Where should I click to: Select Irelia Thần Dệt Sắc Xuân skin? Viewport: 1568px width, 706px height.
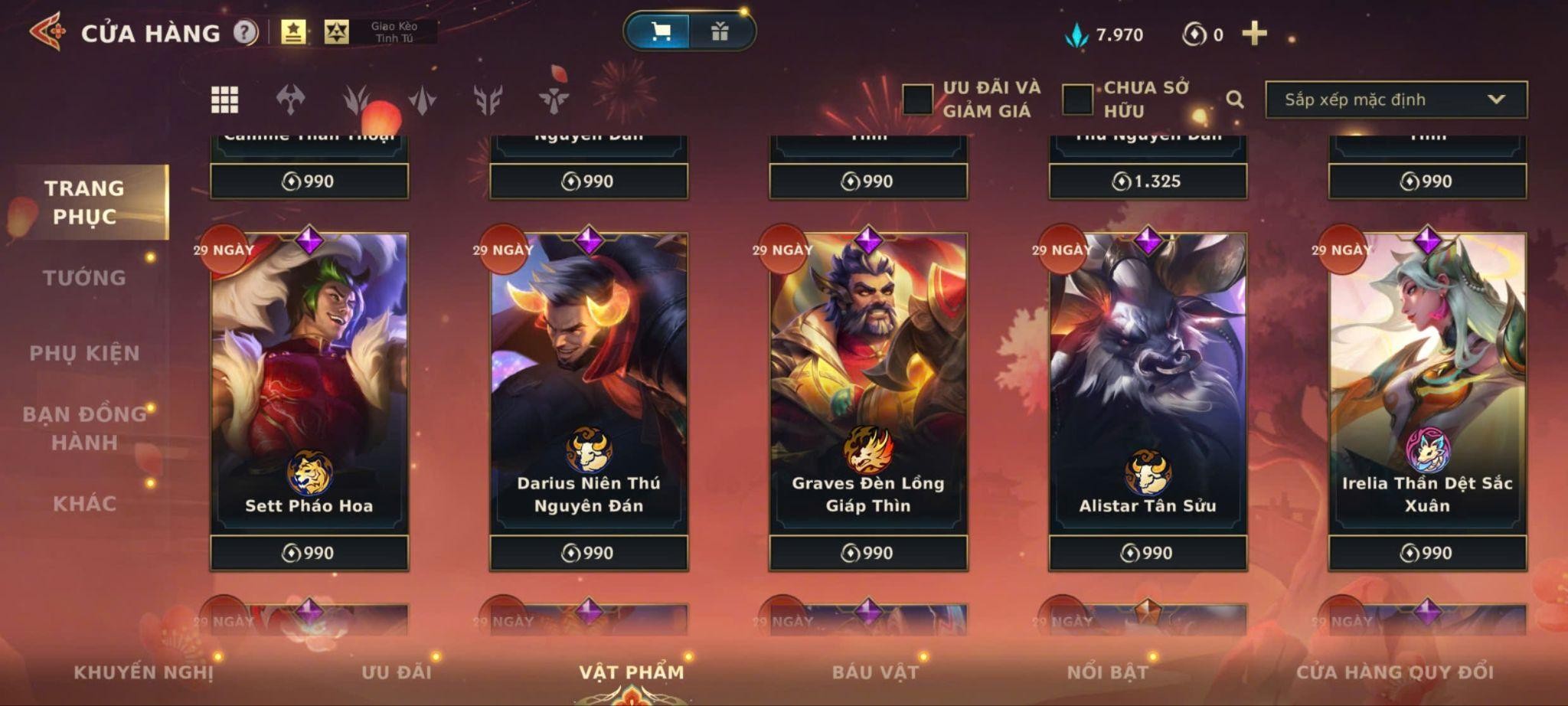click(x=1427, y=383)
